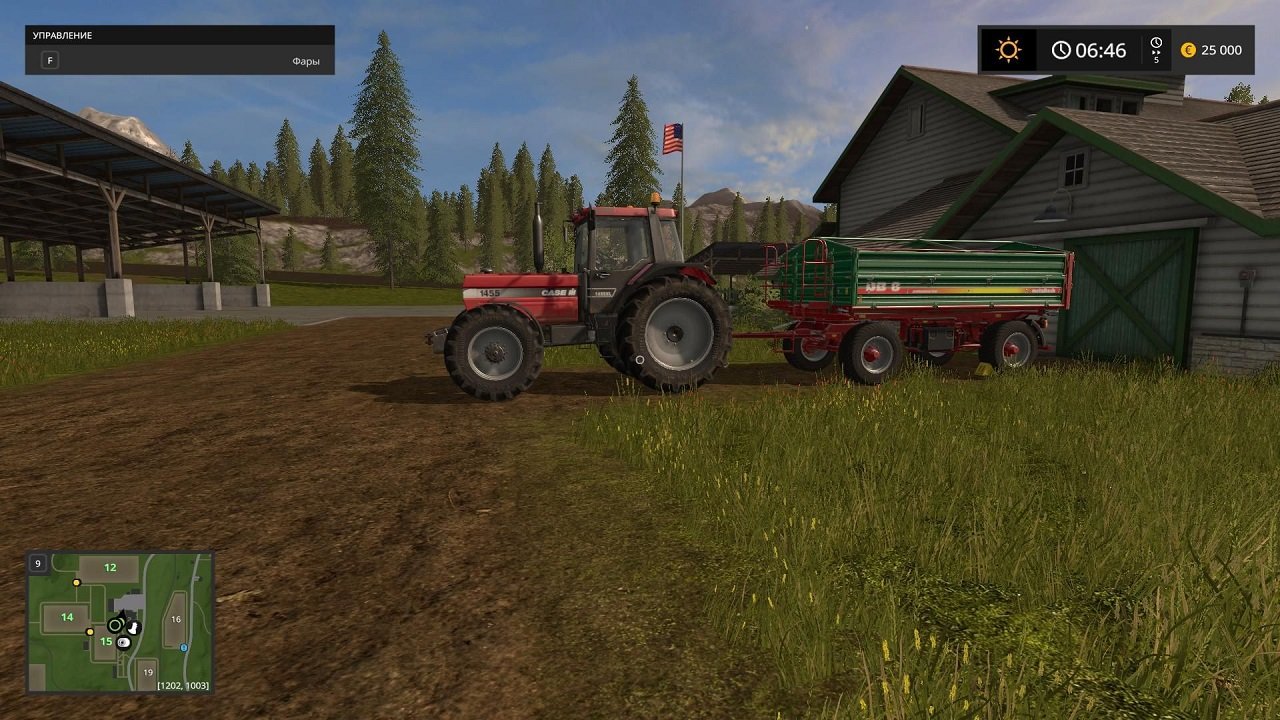Viewport: 1280px width, 720px height.
Task: Click the helper glove icon on minimap
Action: click(133, 627)
